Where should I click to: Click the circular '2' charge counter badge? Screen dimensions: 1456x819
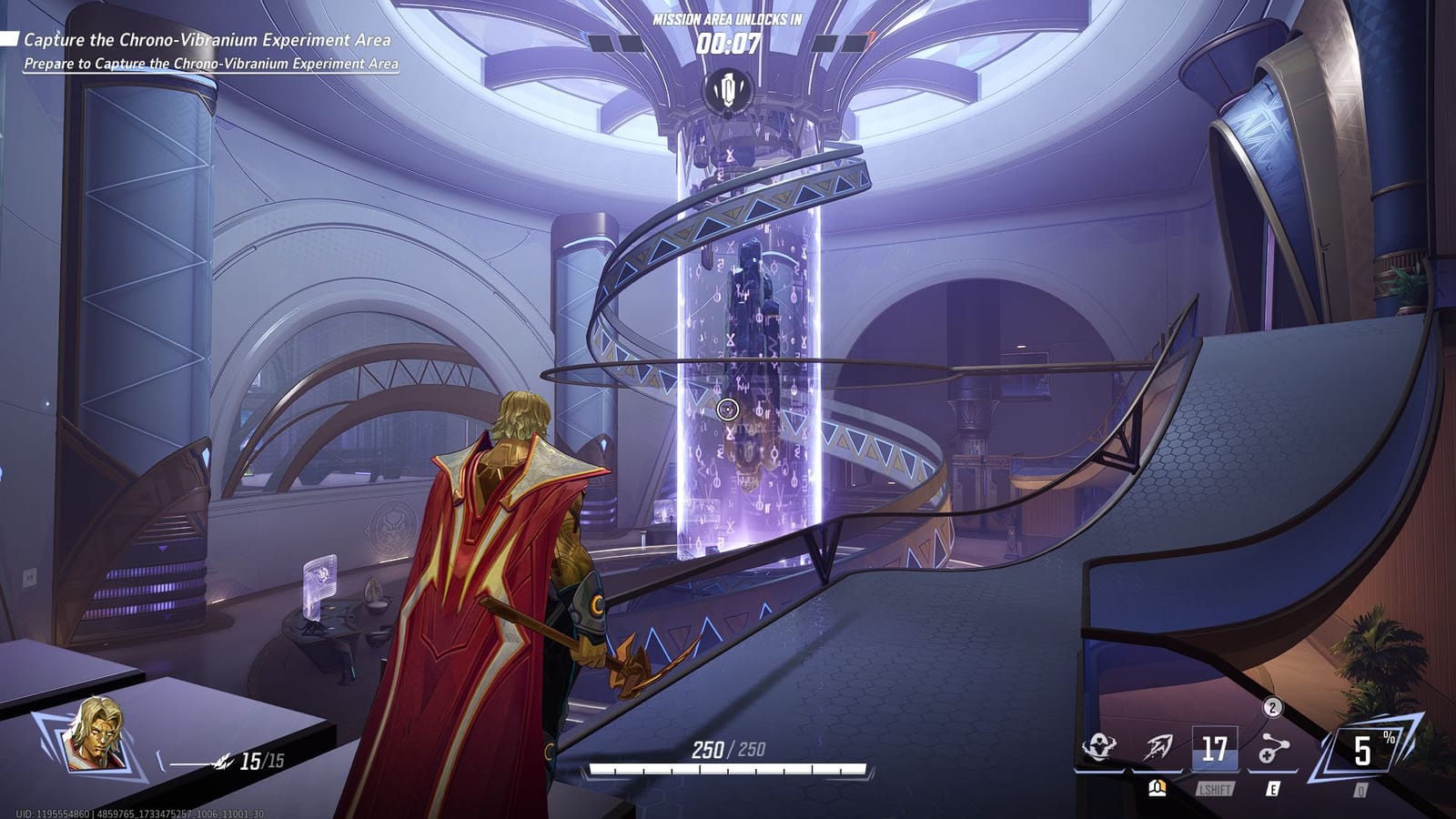coord(1271,706)
